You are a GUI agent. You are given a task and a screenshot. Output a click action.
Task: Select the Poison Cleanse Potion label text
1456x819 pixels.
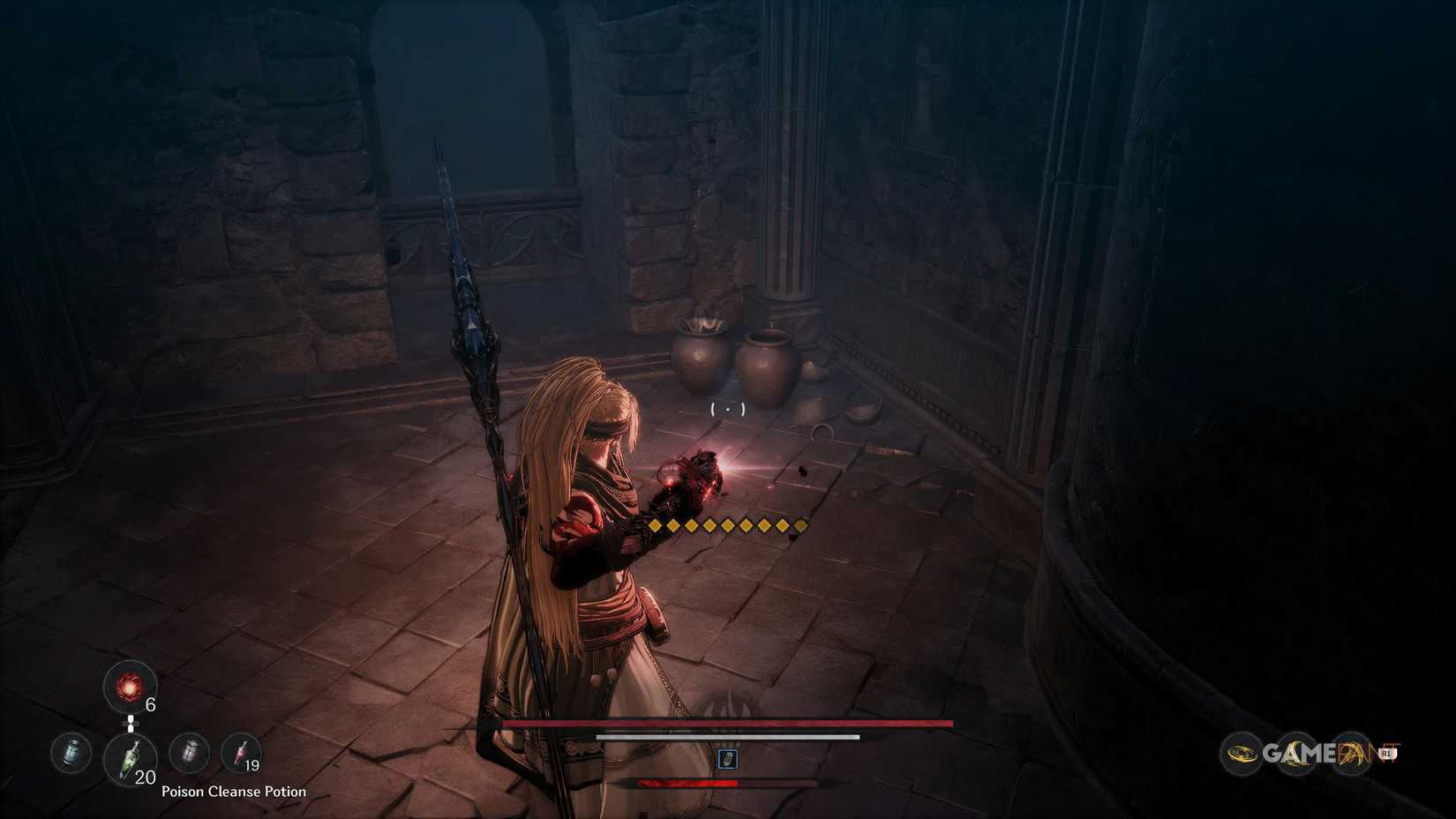234,792
